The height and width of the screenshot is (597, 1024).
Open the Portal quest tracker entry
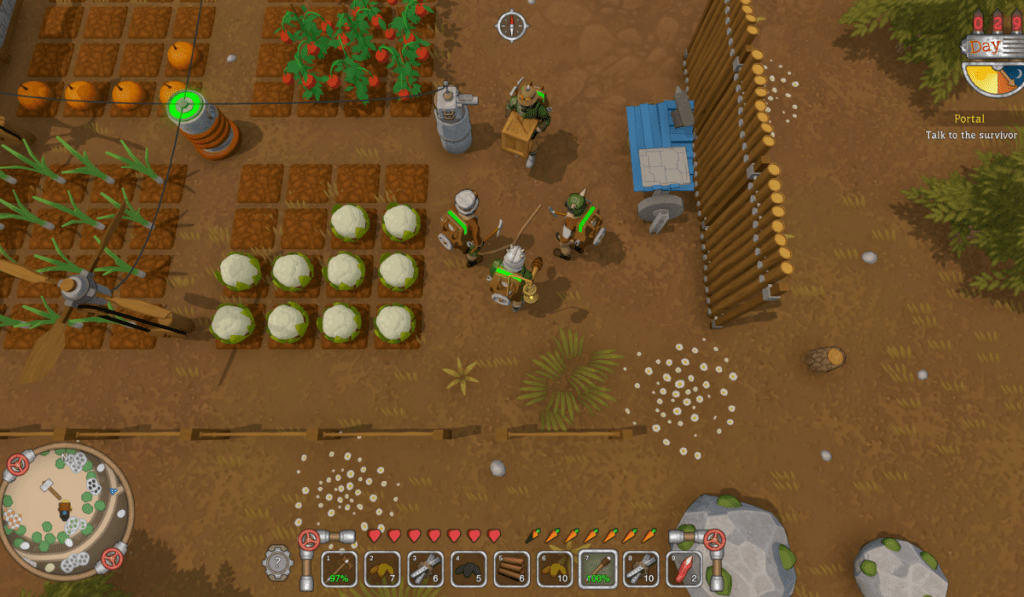[968, 119]
